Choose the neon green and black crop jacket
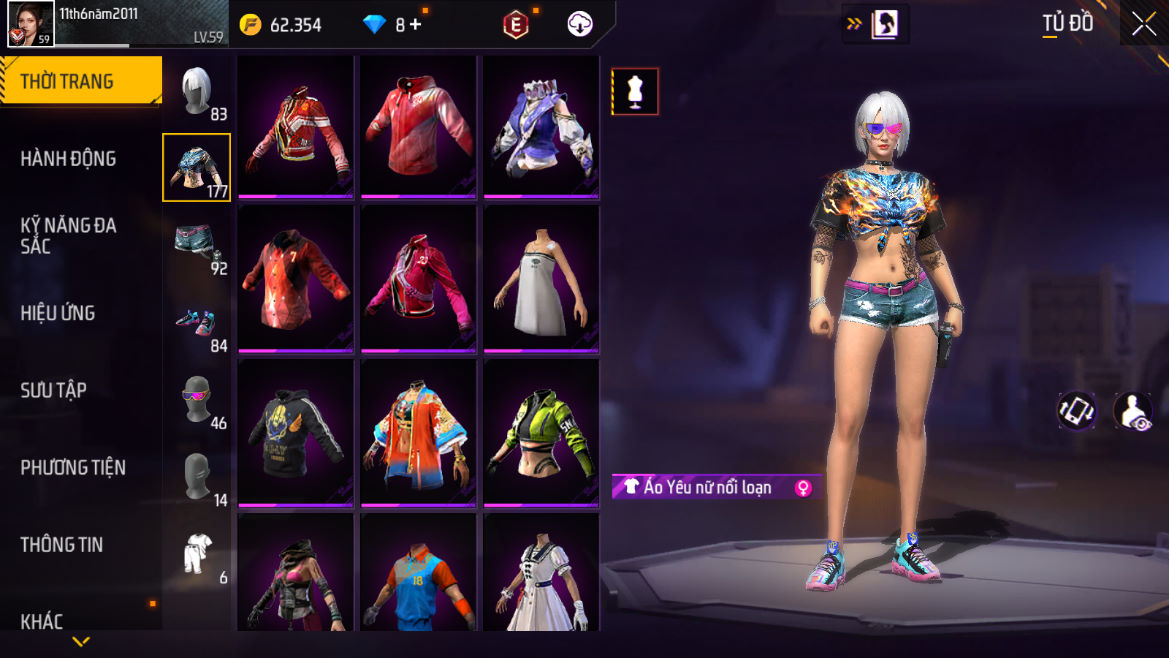Screen dimensions: 1169x658 (541, 434)
